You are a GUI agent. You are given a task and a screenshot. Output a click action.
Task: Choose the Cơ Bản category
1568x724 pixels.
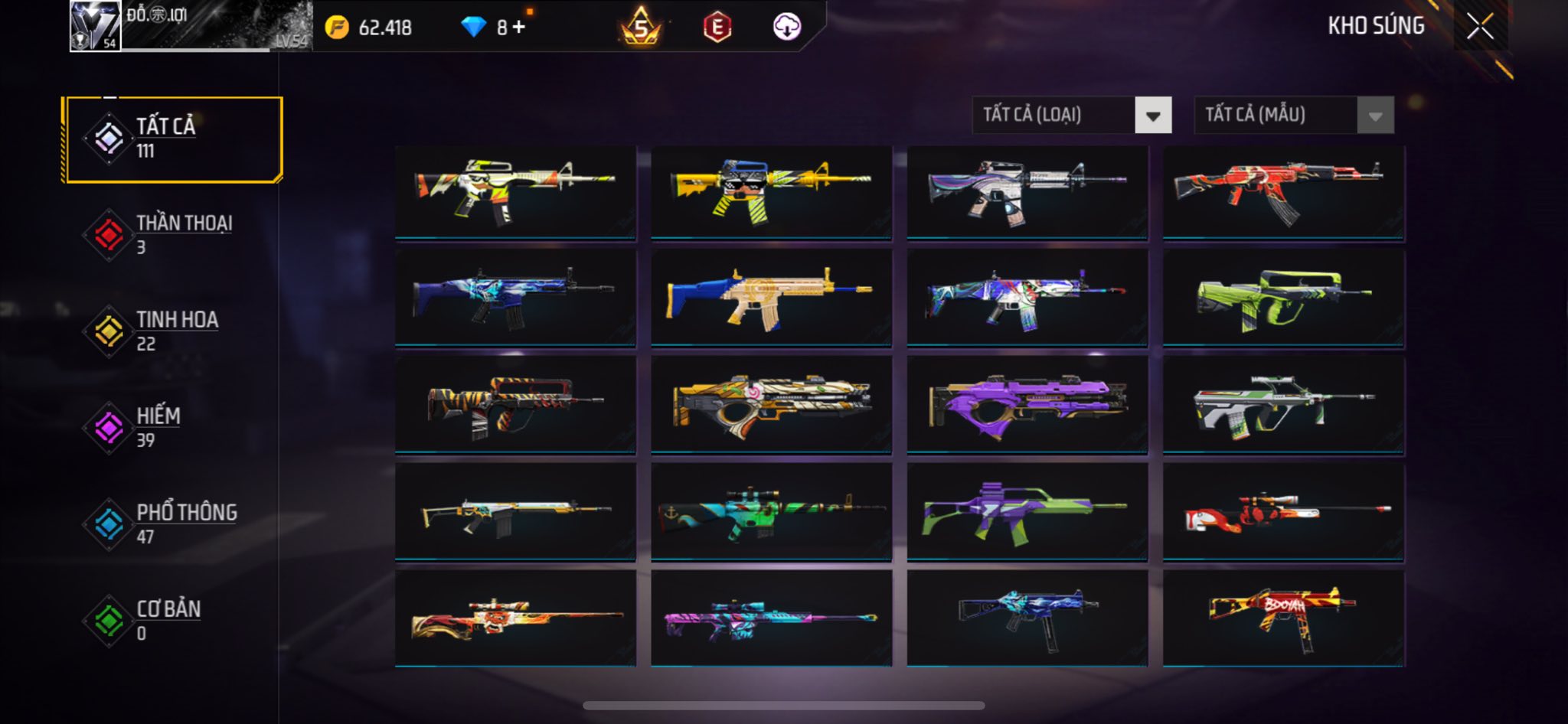click(174, 621)
